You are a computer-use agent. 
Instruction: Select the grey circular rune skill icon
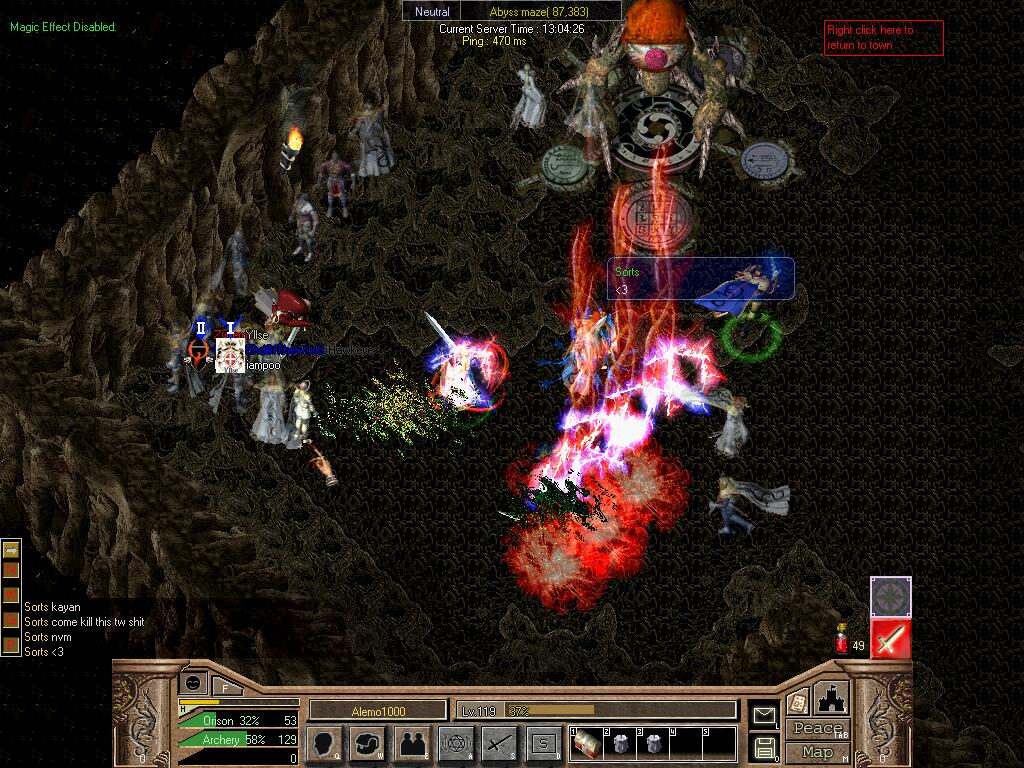pos(890,596)
